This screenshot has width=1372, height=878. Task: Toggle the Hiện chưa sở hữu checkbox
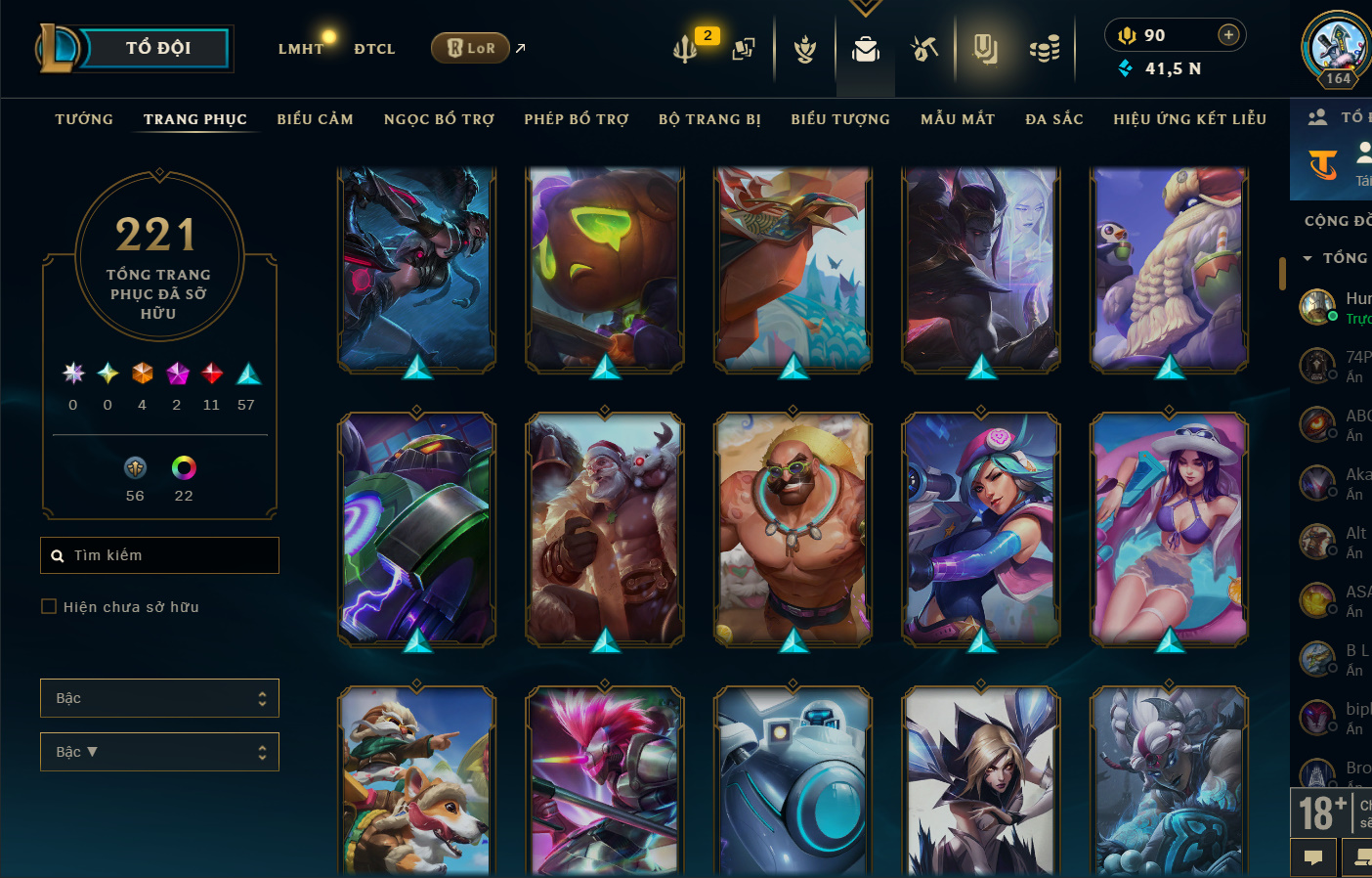49,607
